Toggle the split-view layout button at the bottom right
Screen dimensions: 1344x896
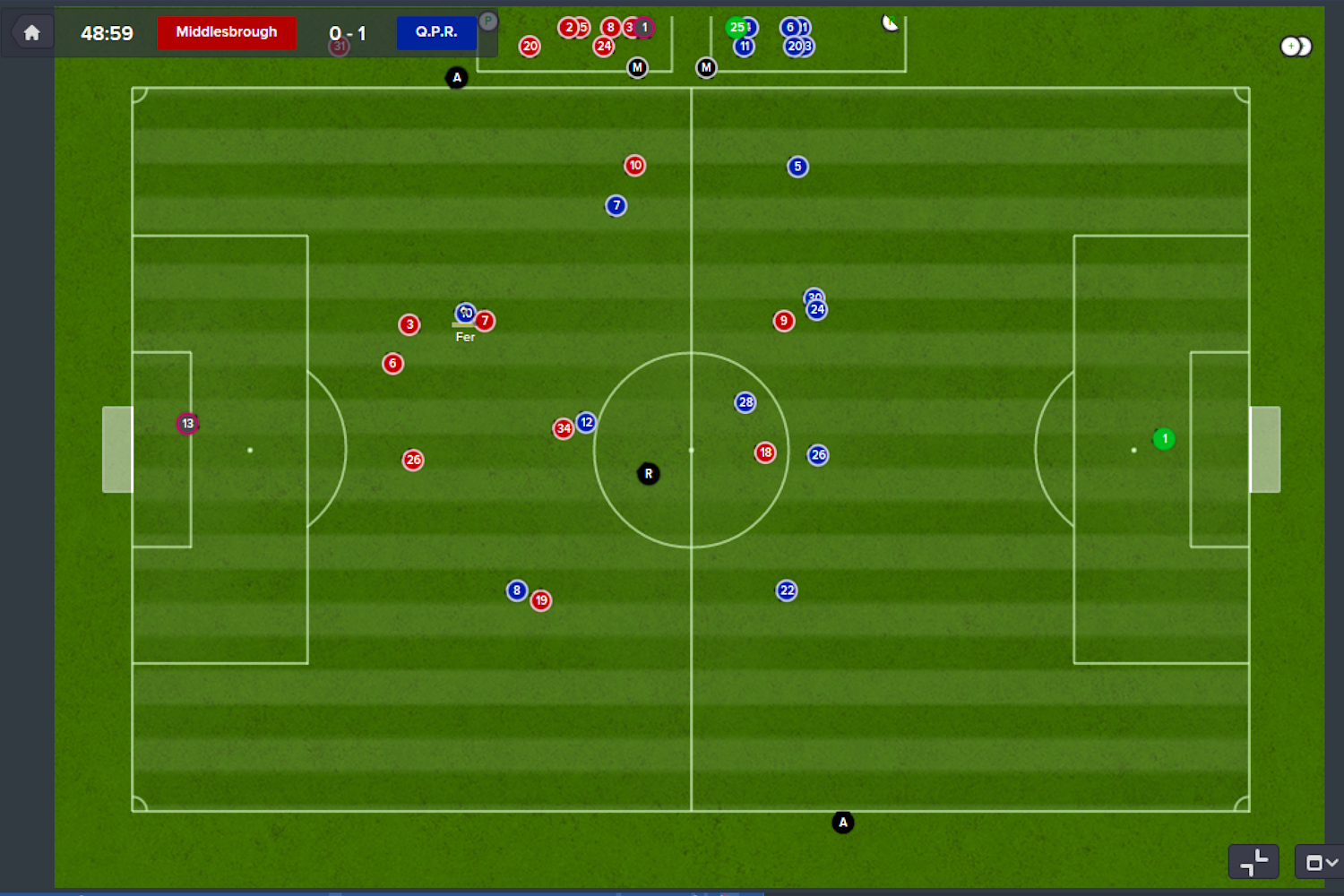tap(1254, 861)
